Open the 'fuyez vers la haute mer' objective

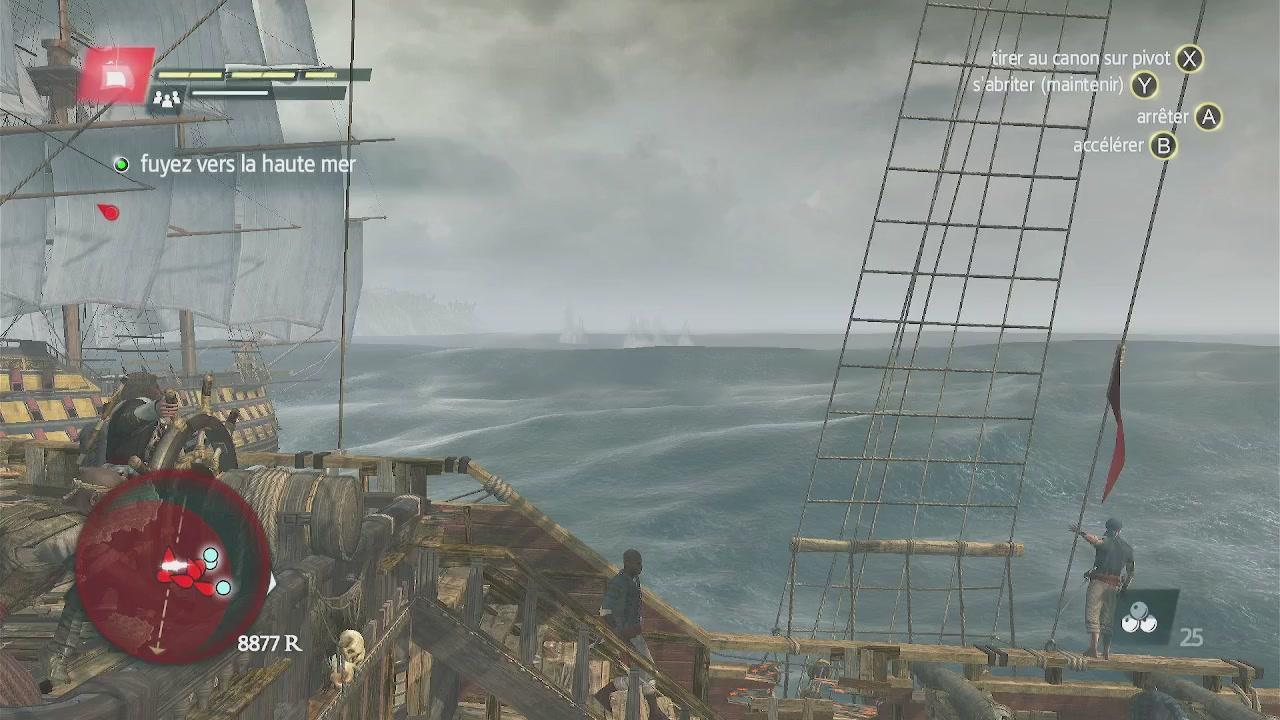coord(247,164)
